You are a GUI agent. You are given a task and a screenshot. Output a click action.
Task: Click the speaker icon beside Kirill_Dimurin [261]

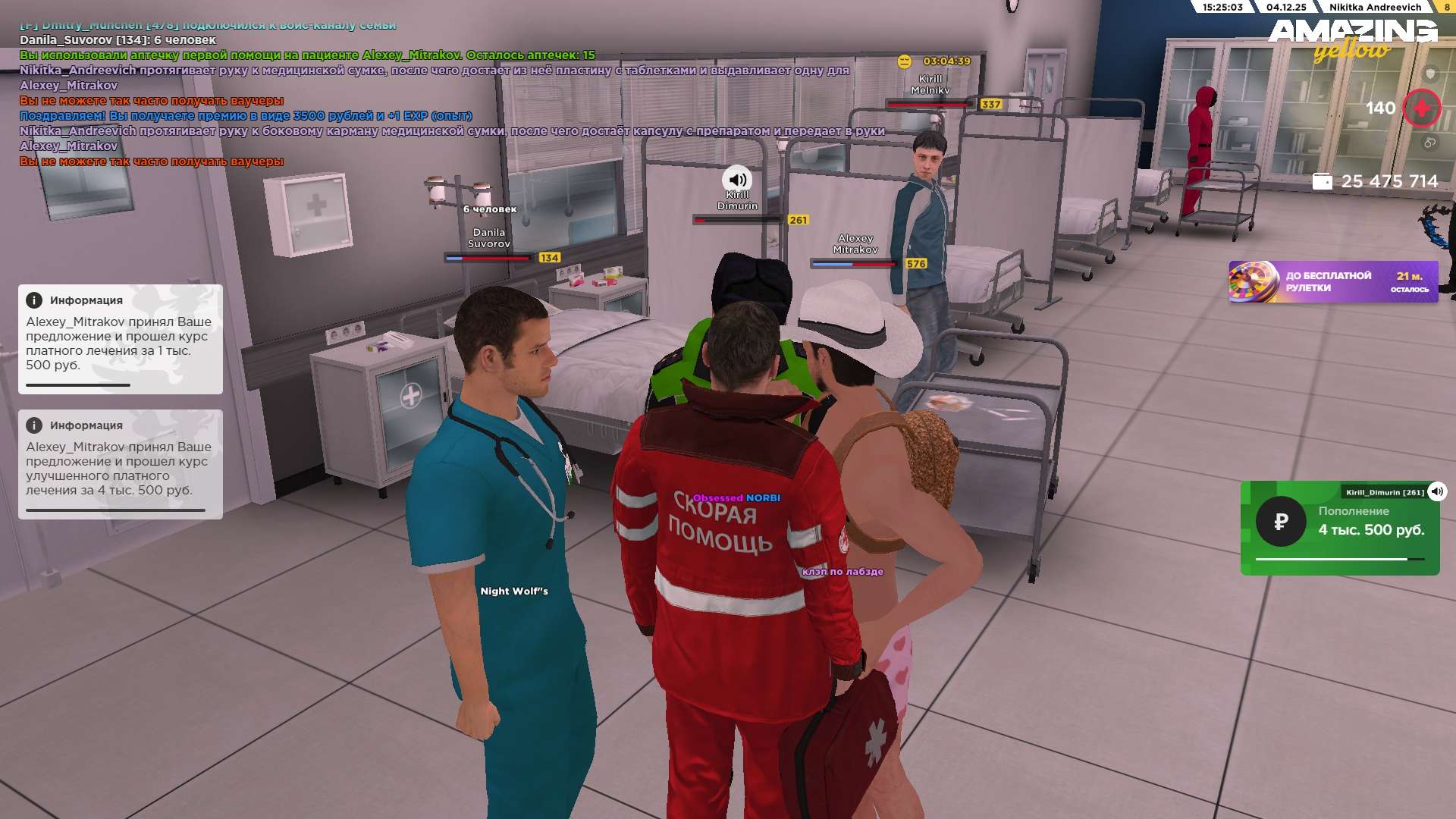tap(1437, 491)
